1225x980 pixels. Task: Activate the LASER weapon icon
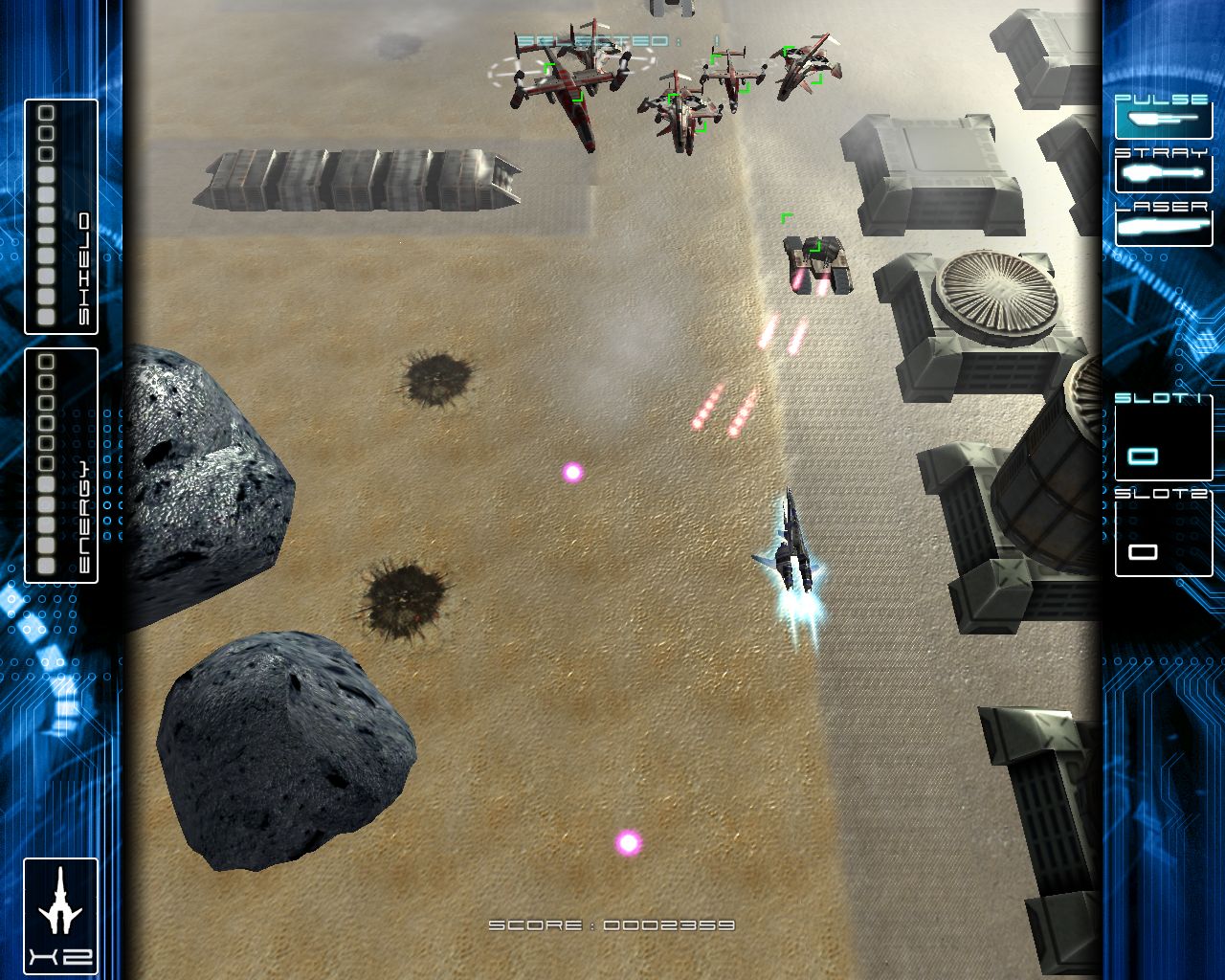[x=1160, y=226]
